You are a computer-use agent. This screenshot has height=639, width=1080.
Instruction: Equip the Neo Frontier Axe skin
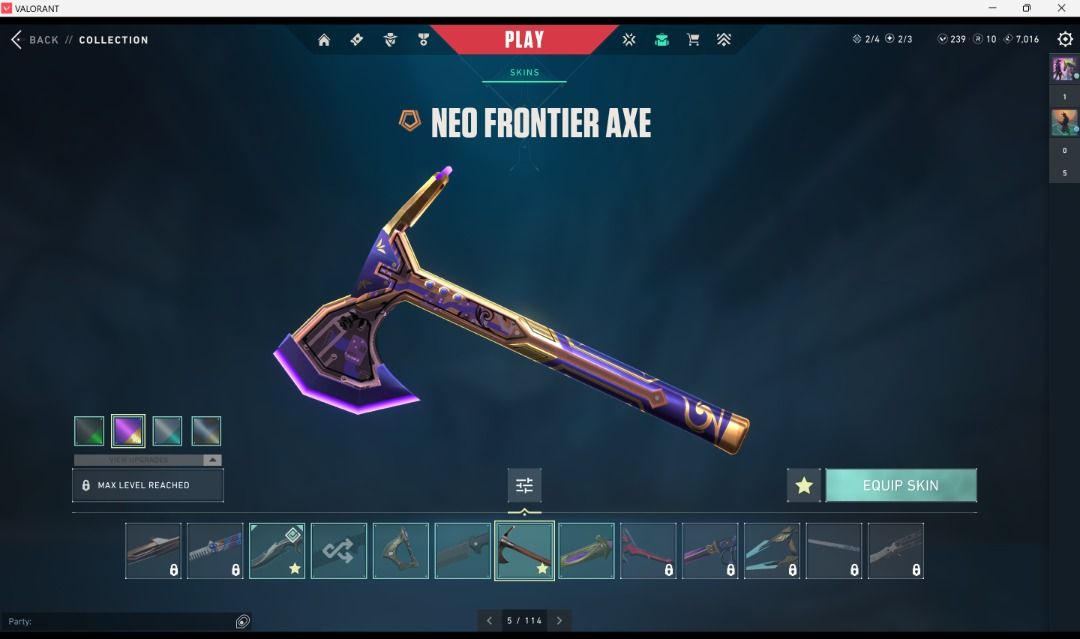pyautogui.click(x=900, y=485)
